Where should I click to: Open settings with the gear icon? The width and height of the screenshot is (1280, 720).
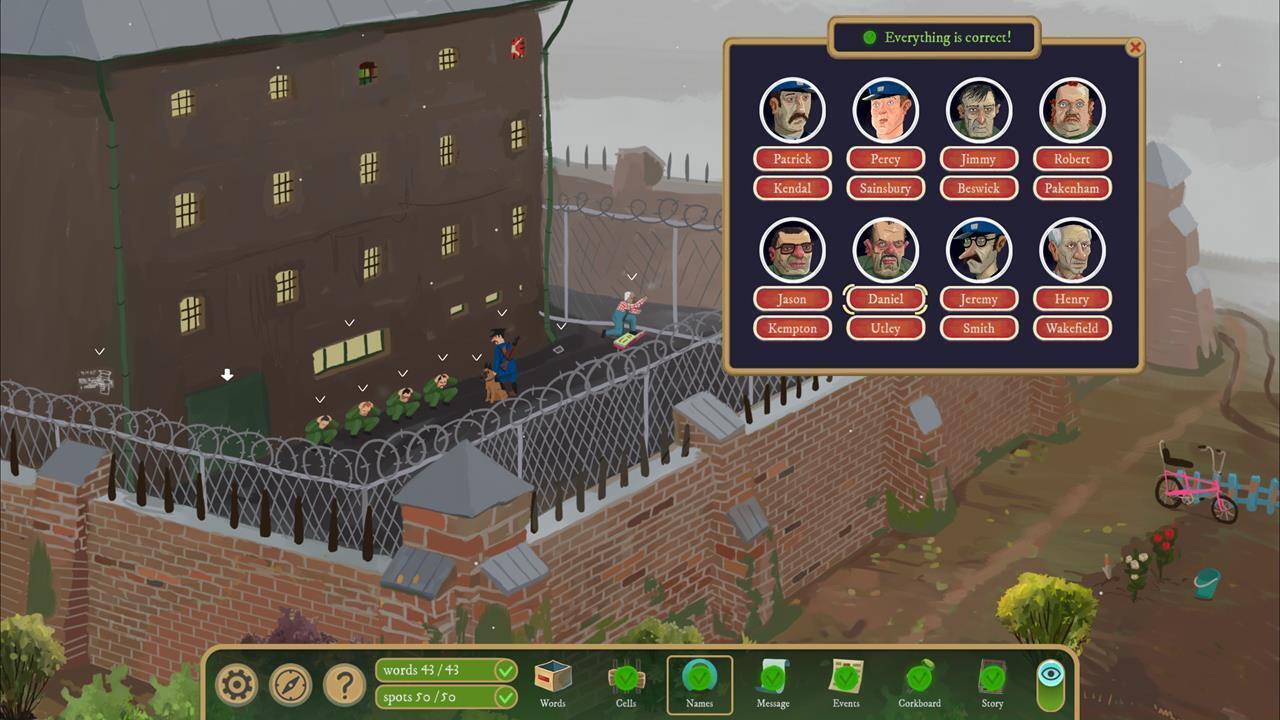point(236,685)
